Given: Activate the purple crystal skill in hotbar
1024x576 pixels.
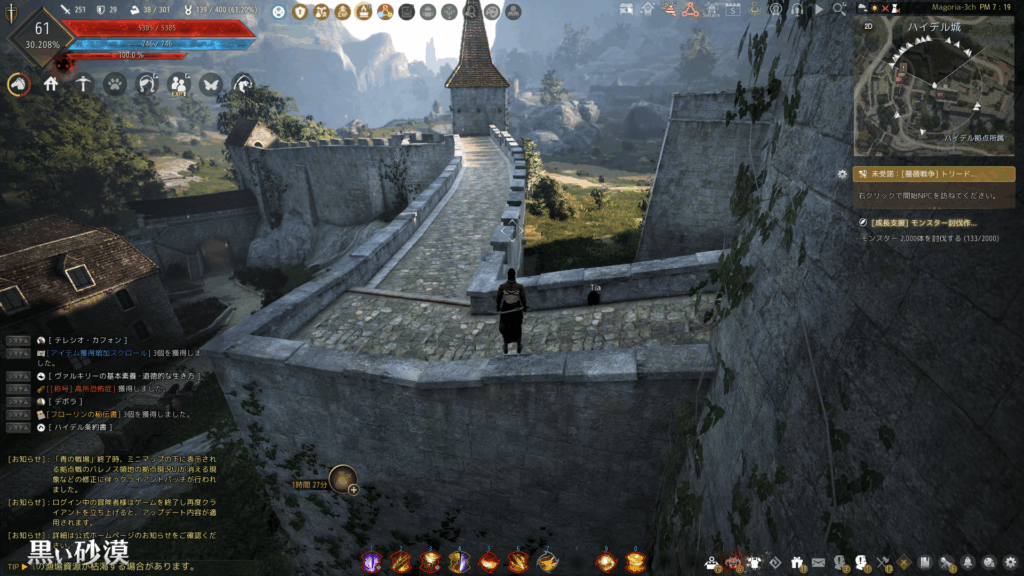Looking at the screenshot, I should point(371,561).
